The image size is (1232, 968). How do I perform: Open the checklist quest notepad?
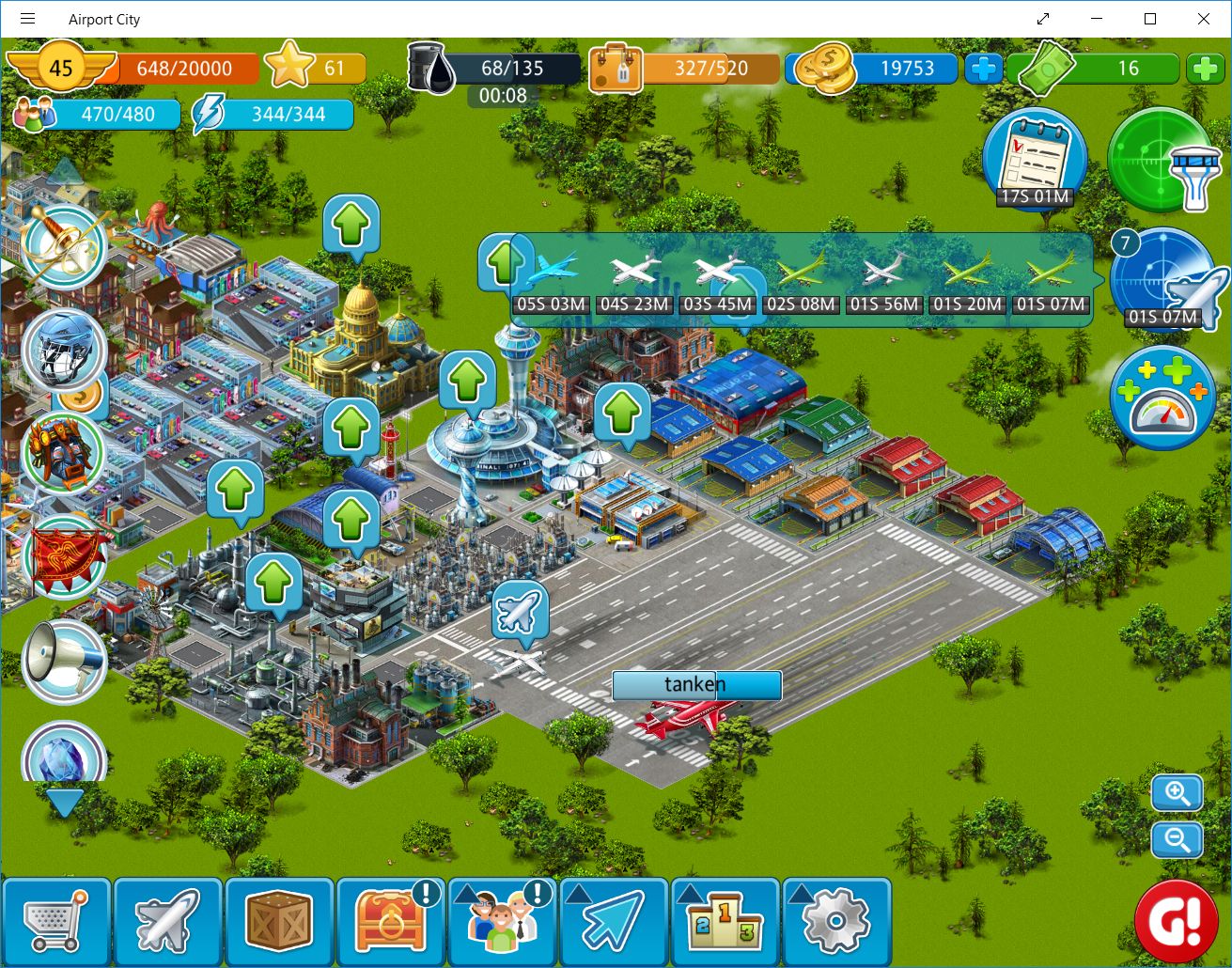click(1034, 158)
